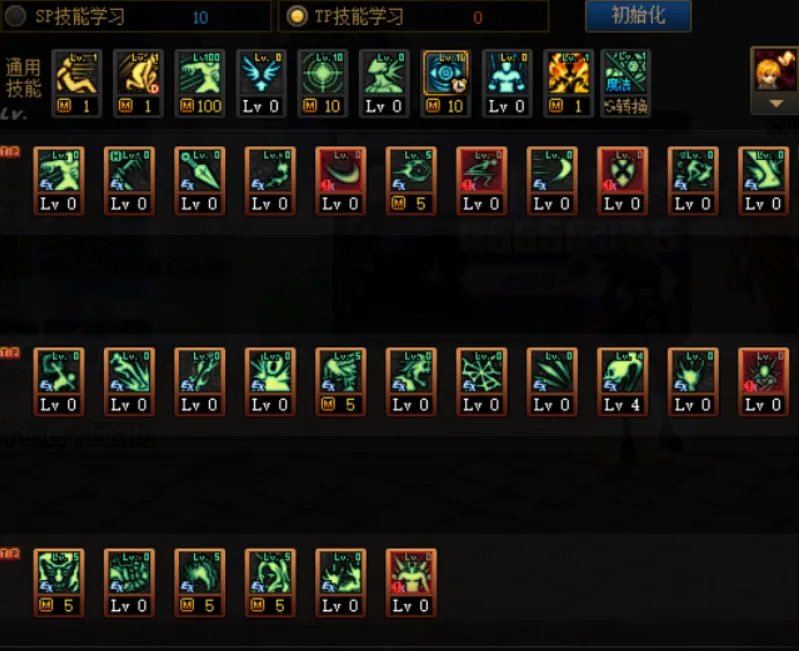
Task: Choose the red golden figure skill
Action: tap(411, 573)
